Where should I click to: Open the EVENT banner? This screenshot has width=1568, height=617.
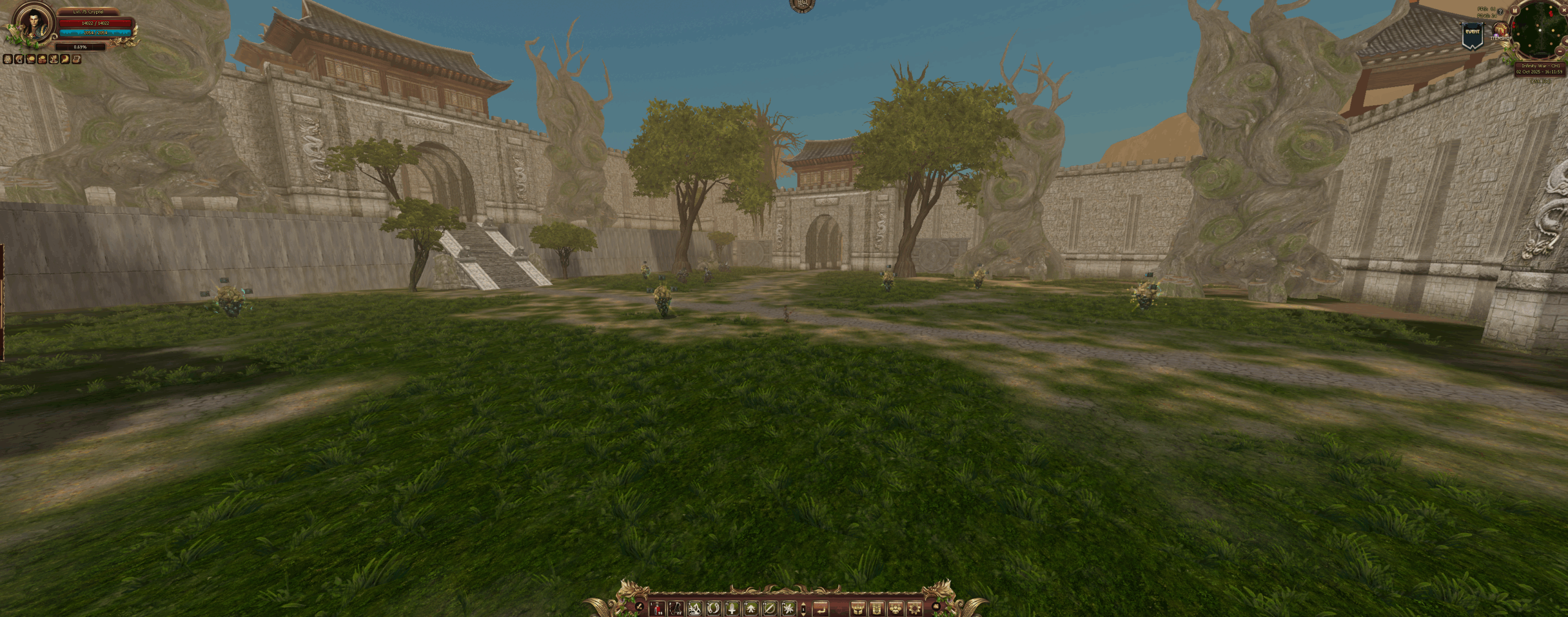point(1472,34)
